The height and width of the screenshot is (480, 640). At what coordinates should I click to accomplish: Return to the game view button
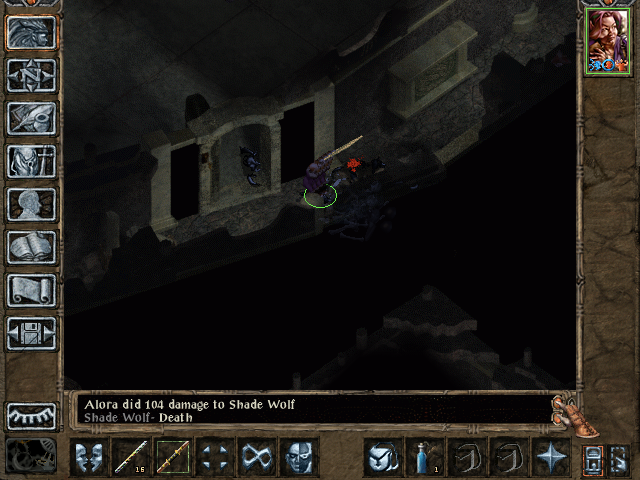[32, 32]
